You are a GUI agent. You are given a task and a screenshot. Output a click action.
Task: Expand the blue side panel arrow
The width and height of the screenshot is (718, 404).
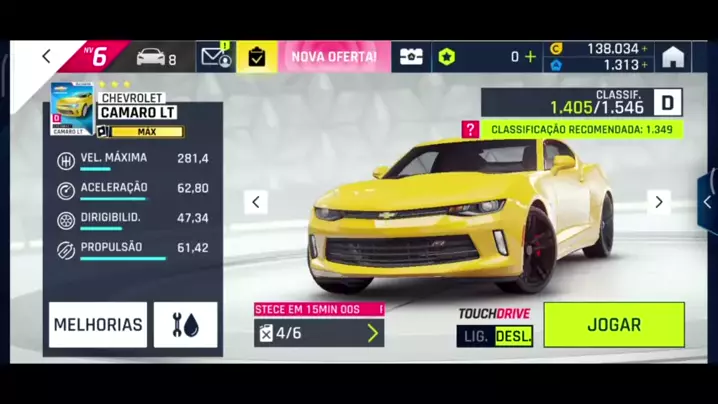[x=708, y=202]
